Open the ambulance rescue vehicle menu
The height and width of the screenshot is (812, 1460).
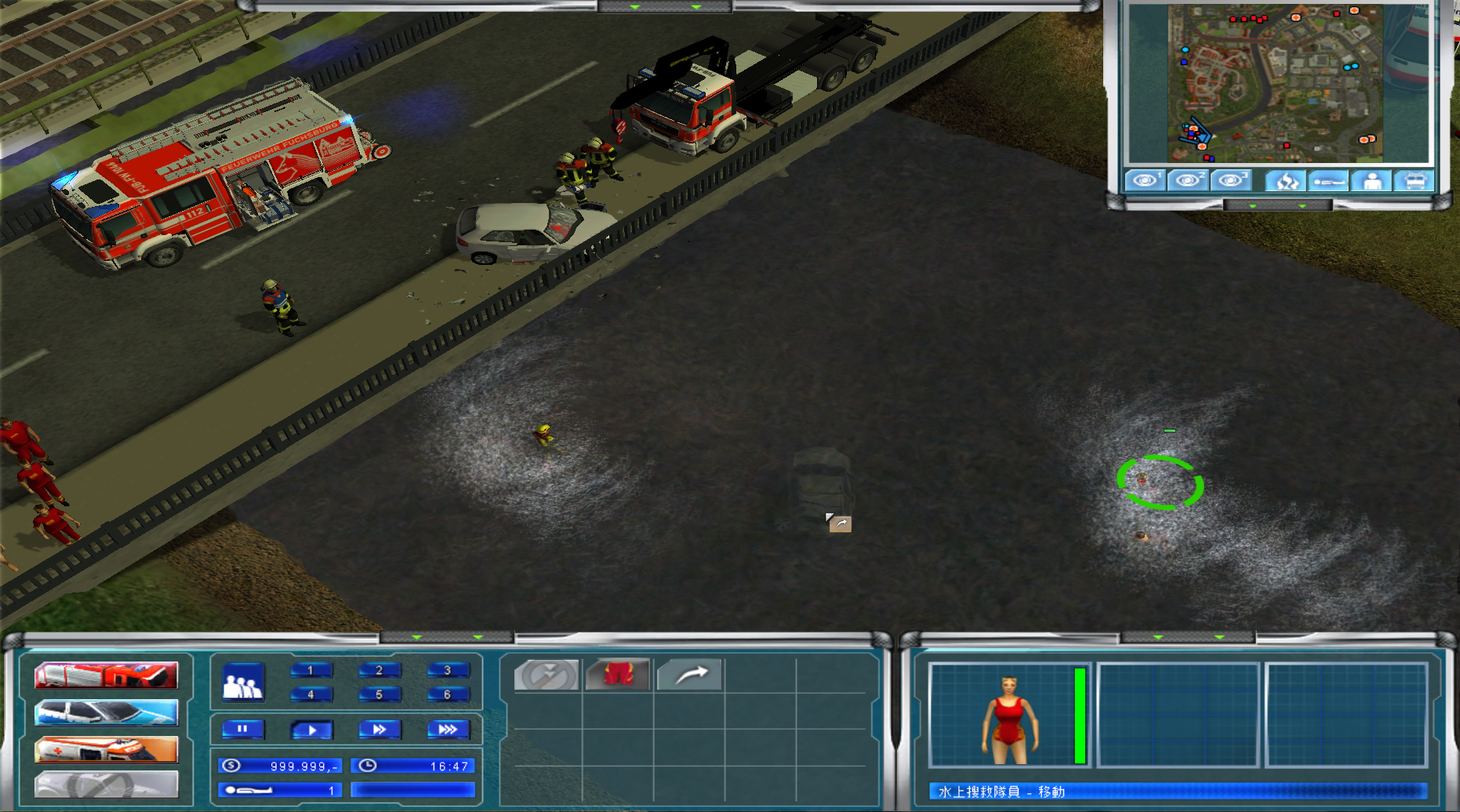click(x=106, y=750)
